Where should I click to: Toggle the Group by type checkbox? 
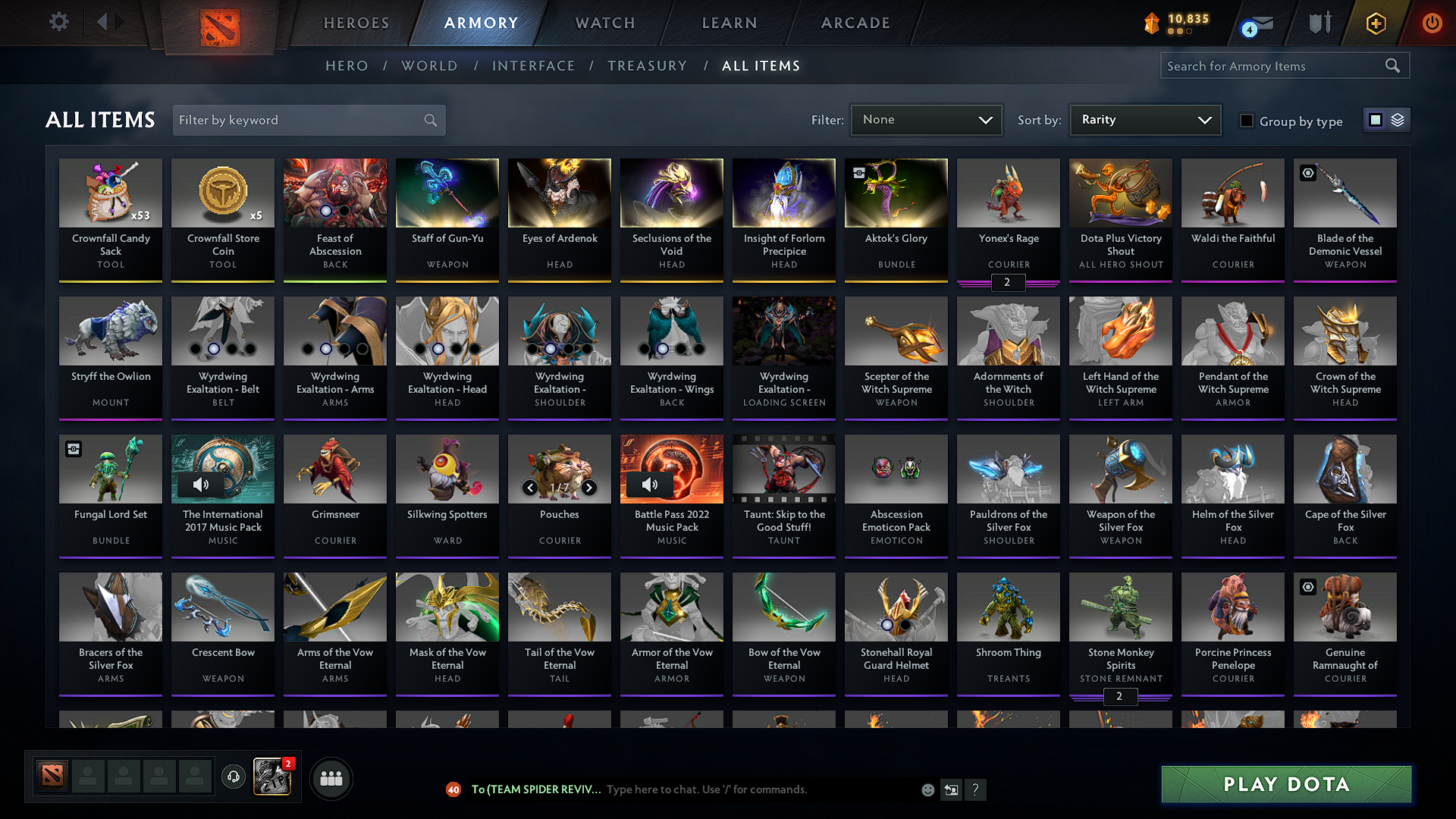coord(1247,121)
